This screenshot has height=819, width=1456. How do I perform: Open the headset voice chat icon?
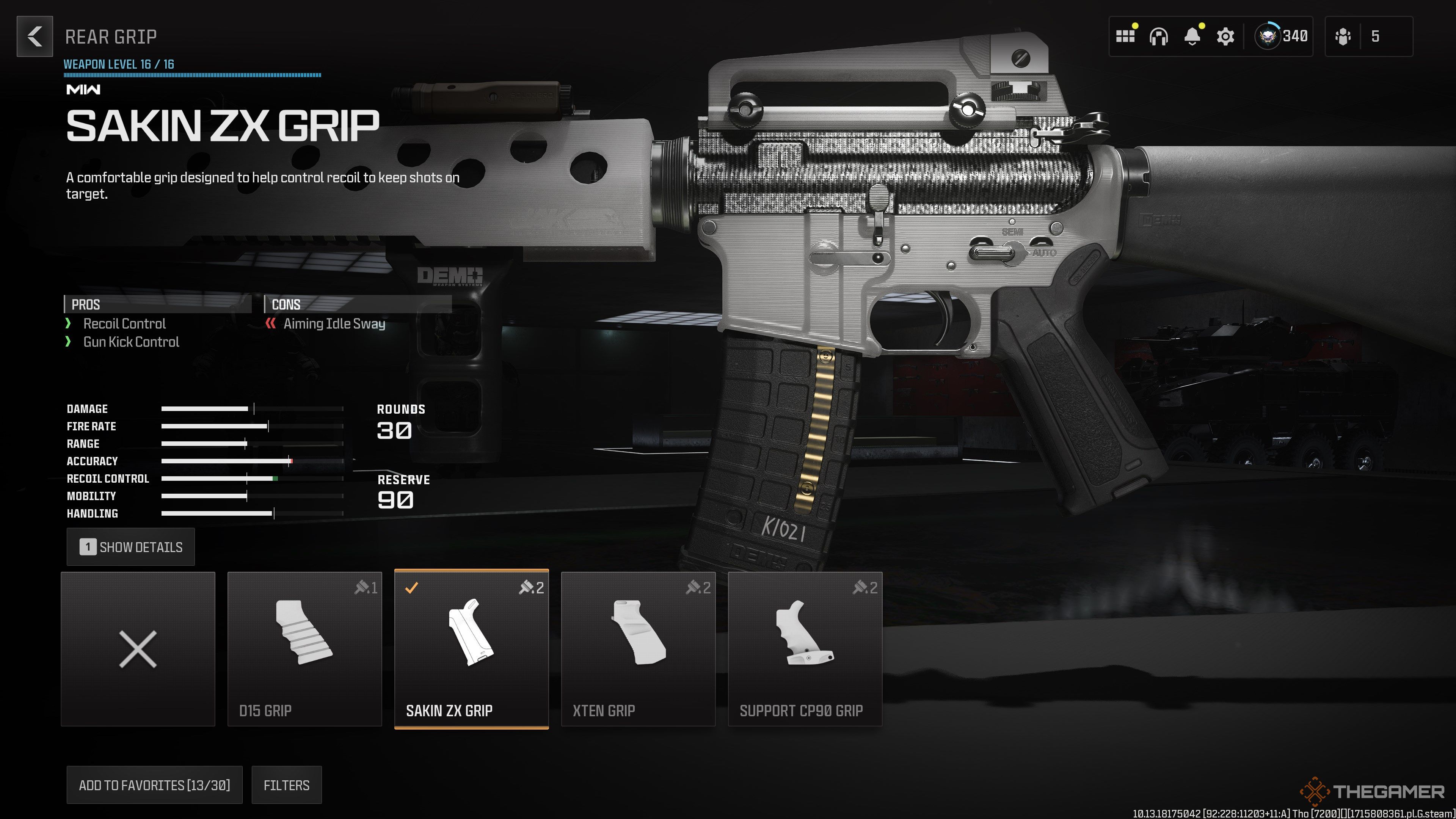coord(1158,37)
